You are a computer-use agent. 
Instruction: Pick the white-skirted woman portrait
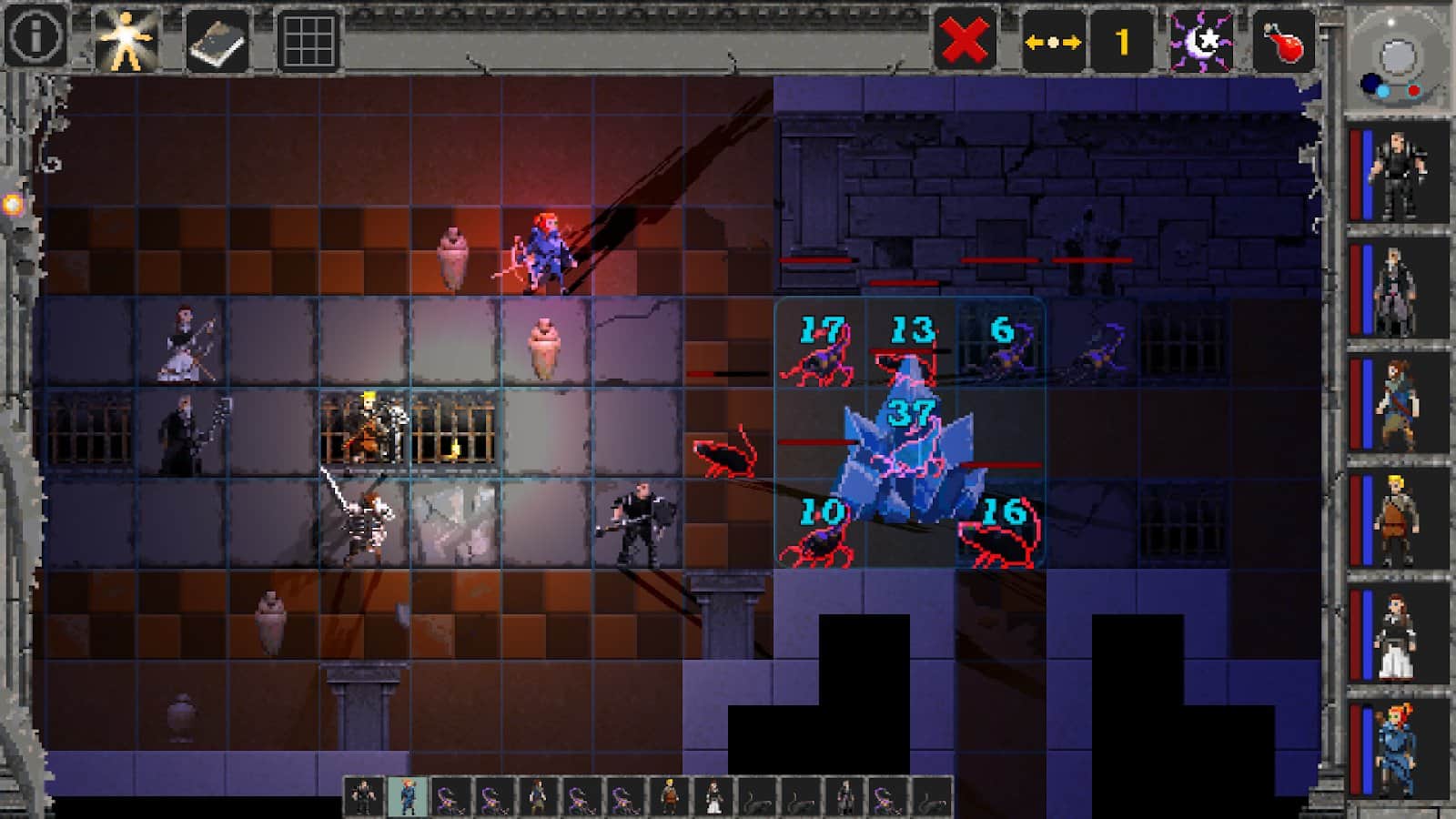point(1398,634)
